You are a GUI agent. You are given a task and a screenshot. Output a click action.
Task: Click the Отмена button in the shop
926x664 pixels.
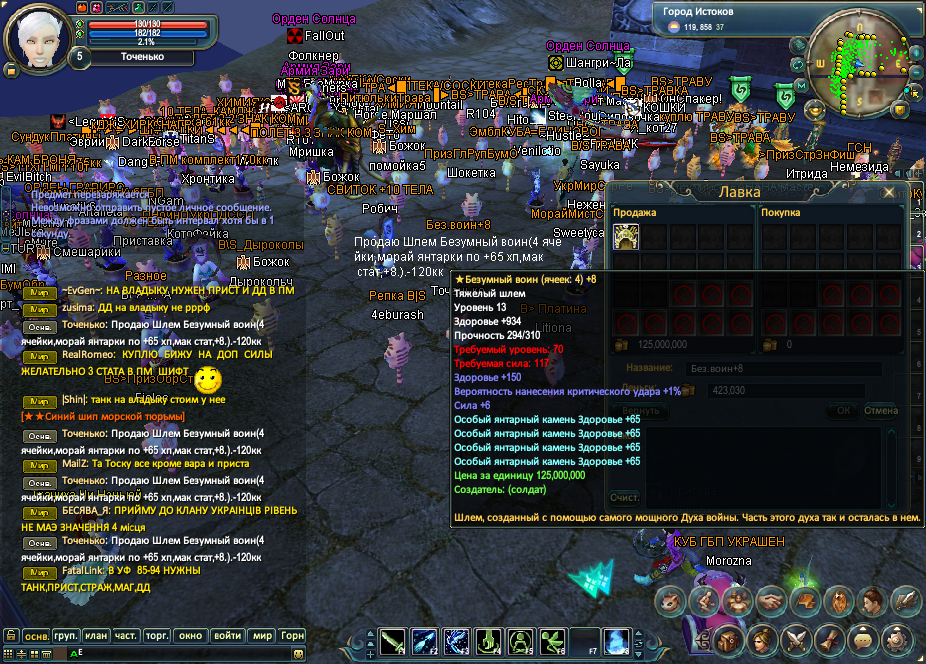[880, 410]
